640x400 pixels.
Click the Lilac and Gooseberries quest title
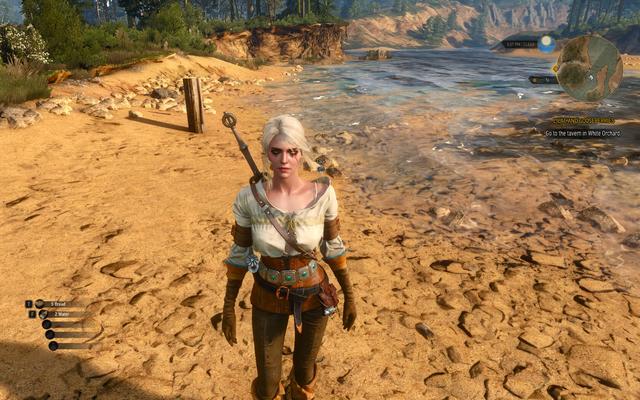pos(584,120)
